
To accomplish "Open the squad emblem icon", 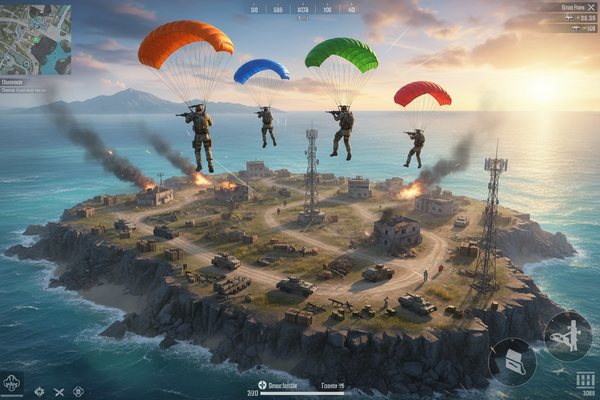I will tap(12, 382).
